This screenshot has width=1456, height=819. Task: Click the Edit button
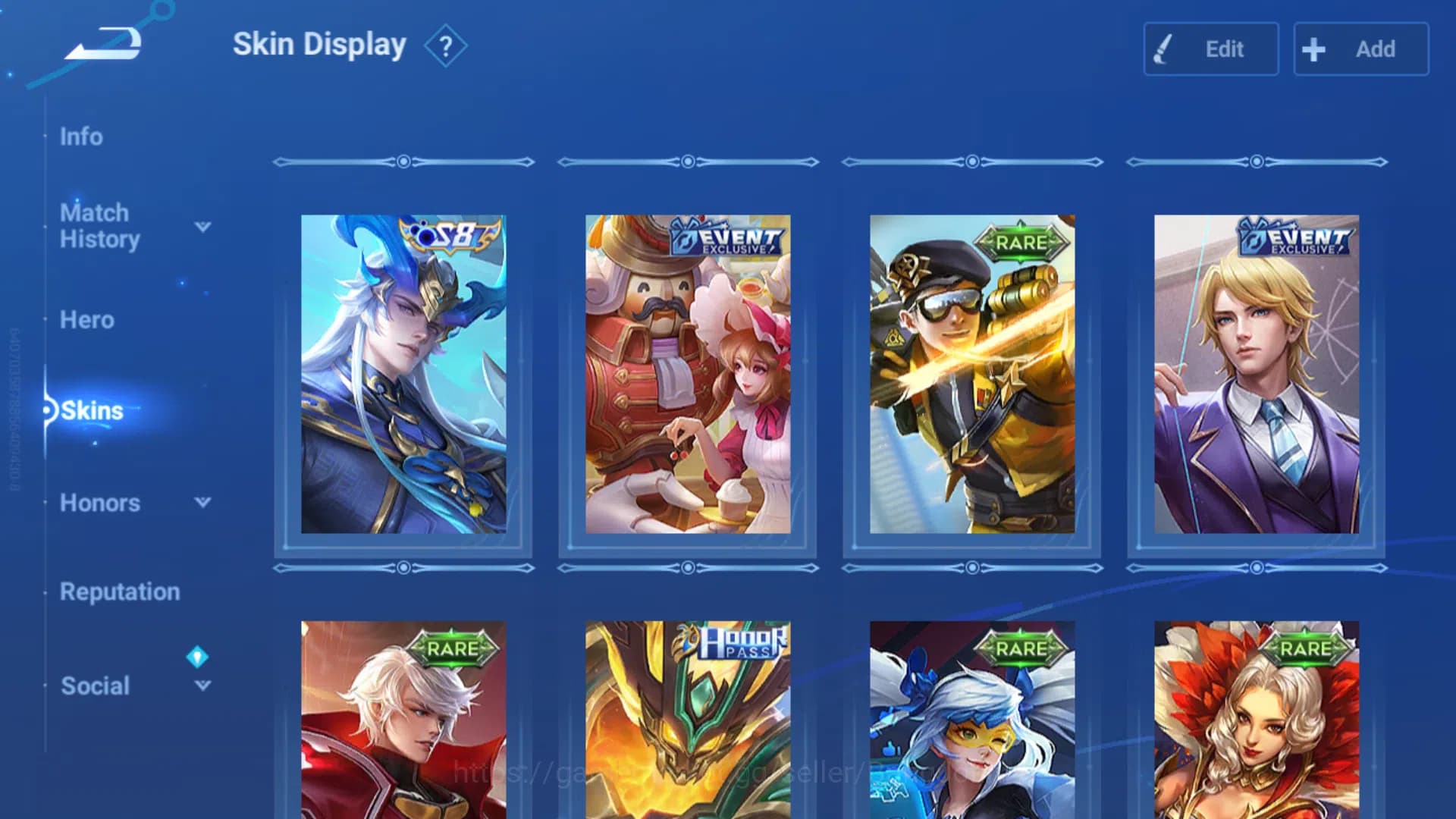(1211, 49)
